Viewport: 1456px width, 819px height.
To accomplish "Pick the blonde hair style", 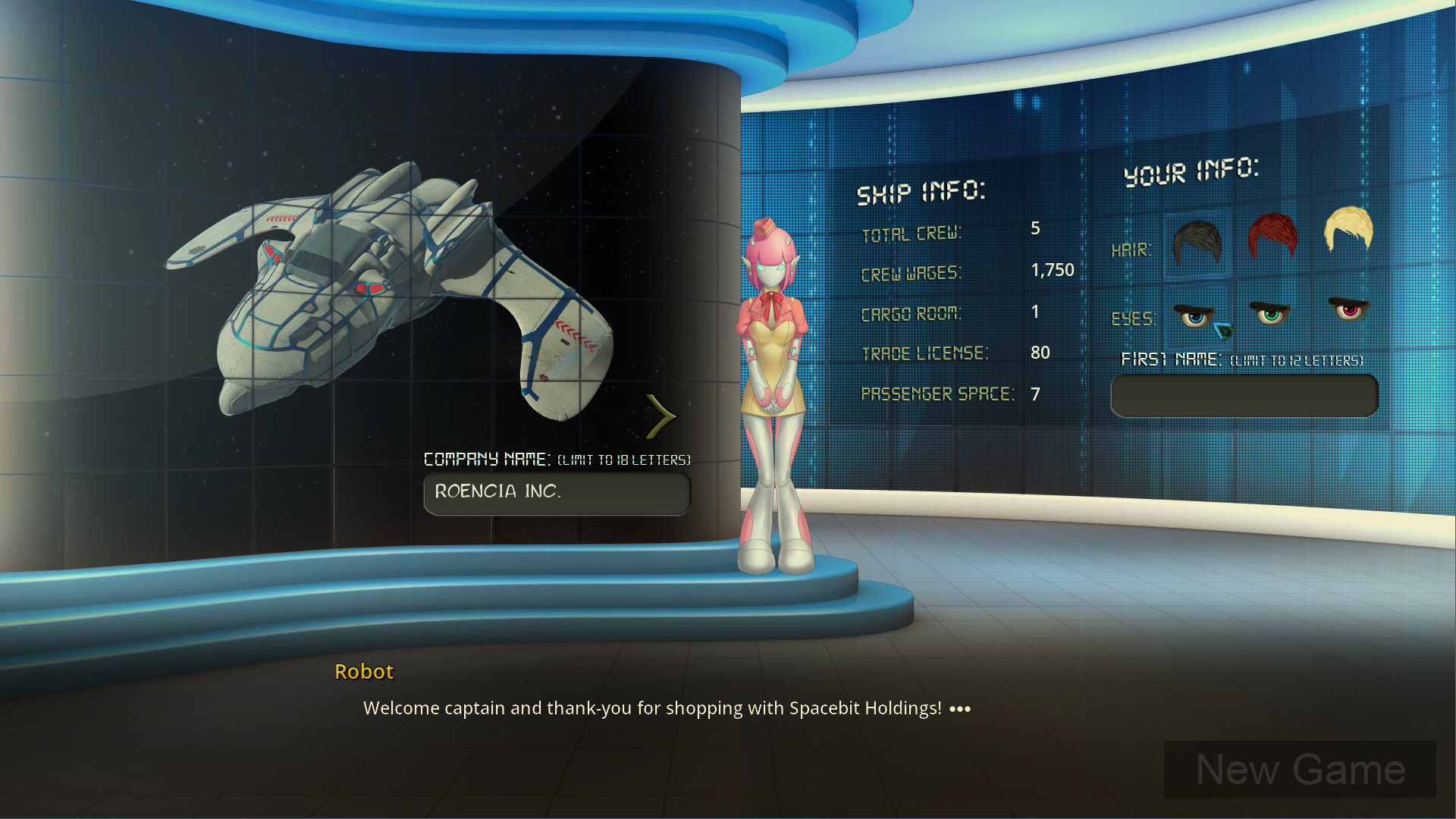I will 1348,229.
